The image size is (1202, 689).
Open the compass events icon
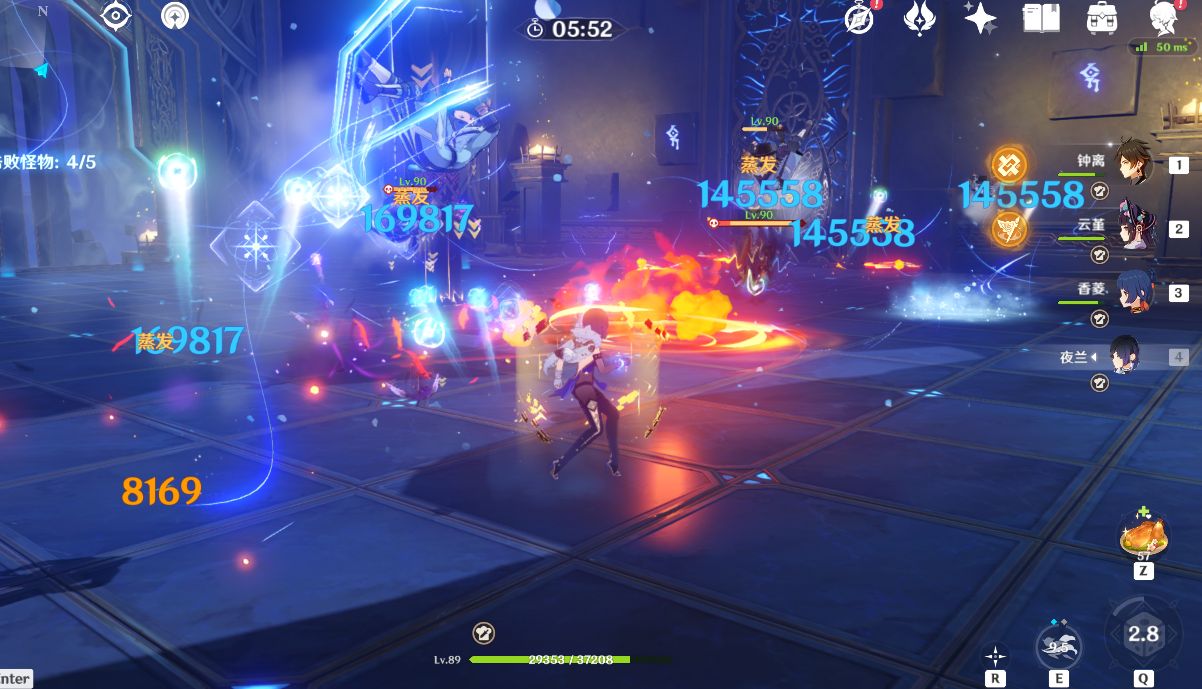point(859,18)
